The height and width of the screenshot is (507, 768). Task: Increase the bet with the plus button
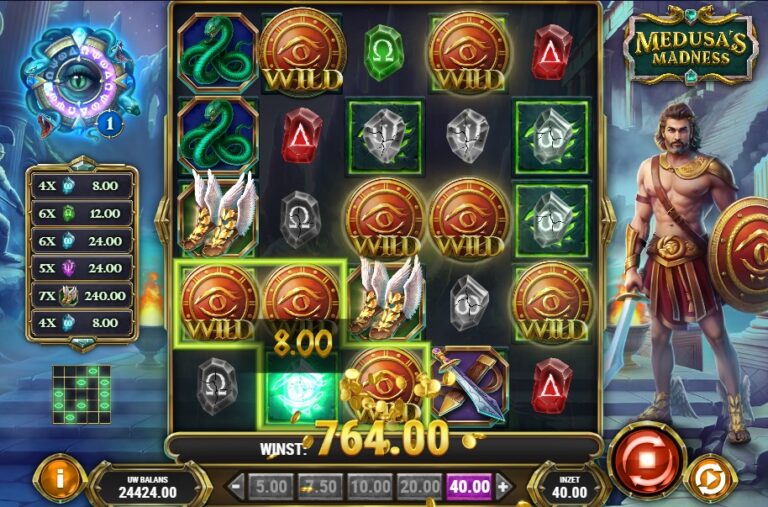[x=503, y=487]
